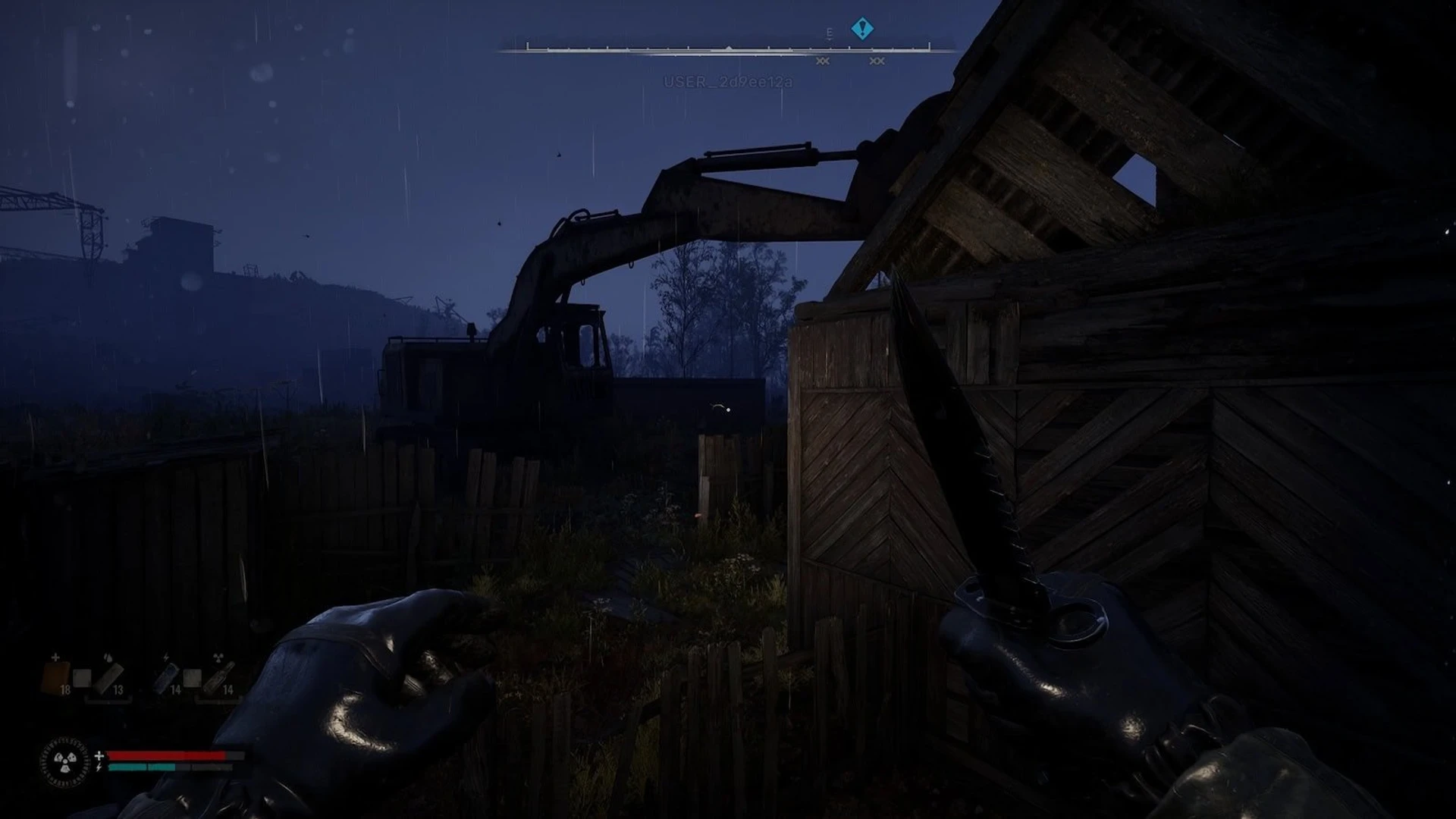Click the bandage count number 13
The image size is (1456, 819).
[118, 689]
